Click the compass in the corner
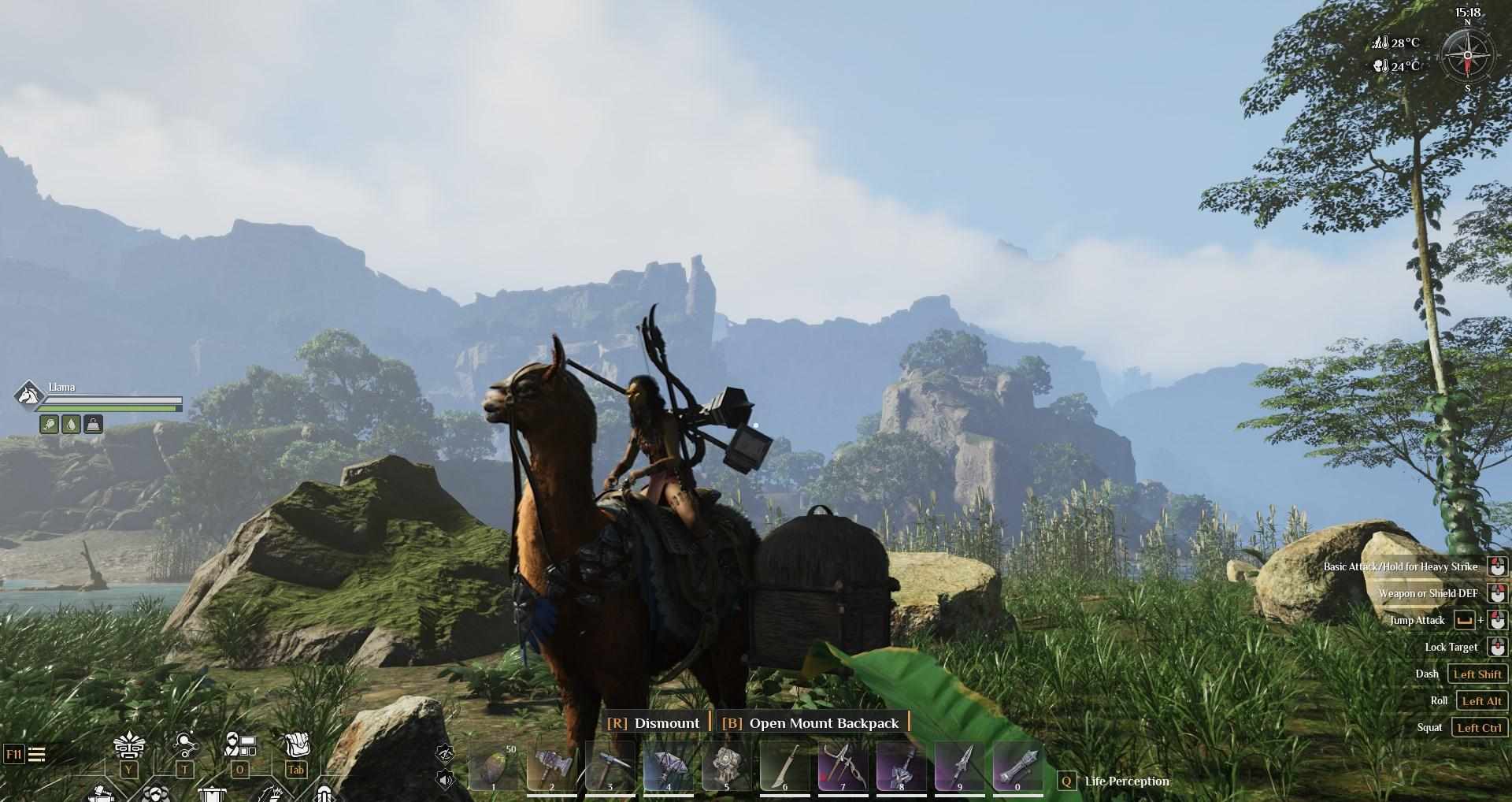1512x802 pixels. tap(1467, 55)
